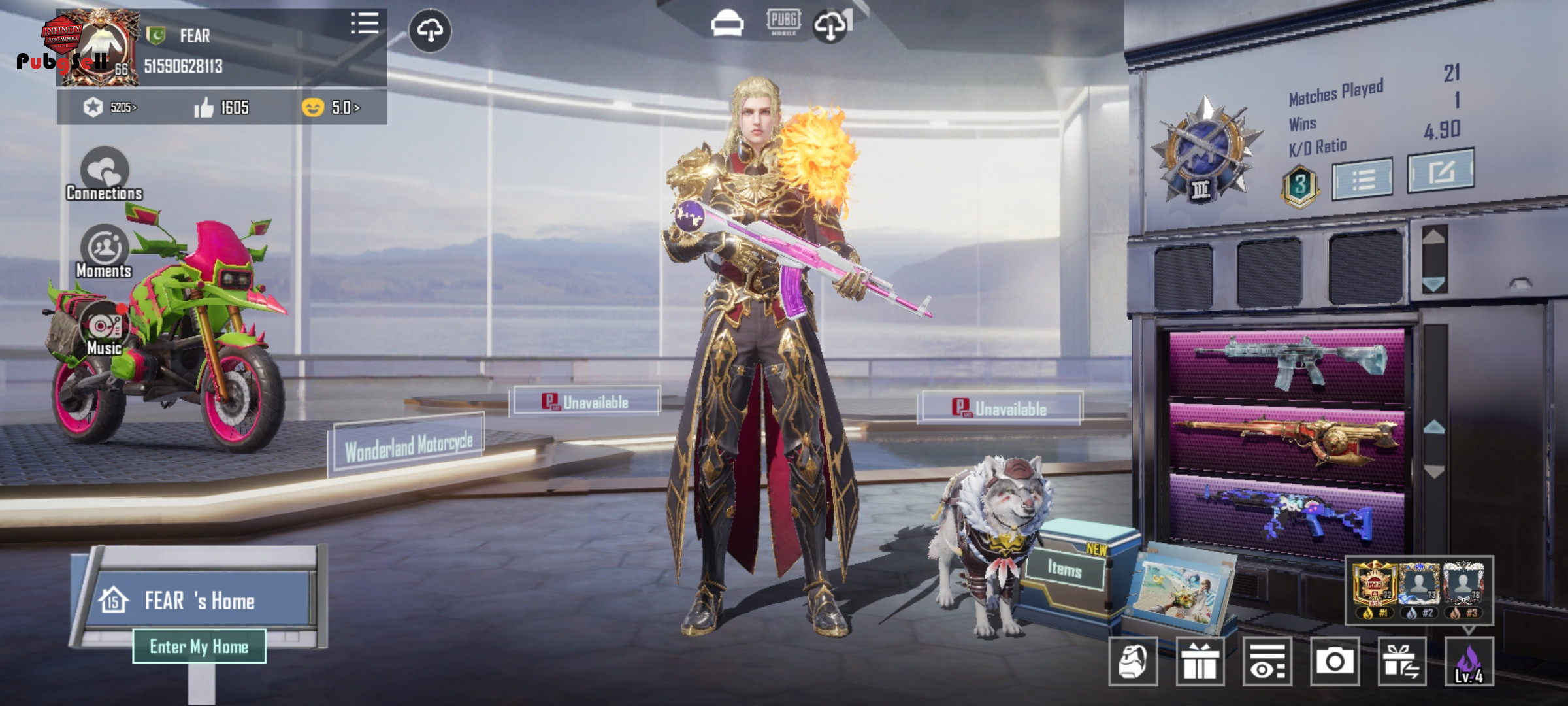Click the edit stats pencil button

[x=1441, y=171]
